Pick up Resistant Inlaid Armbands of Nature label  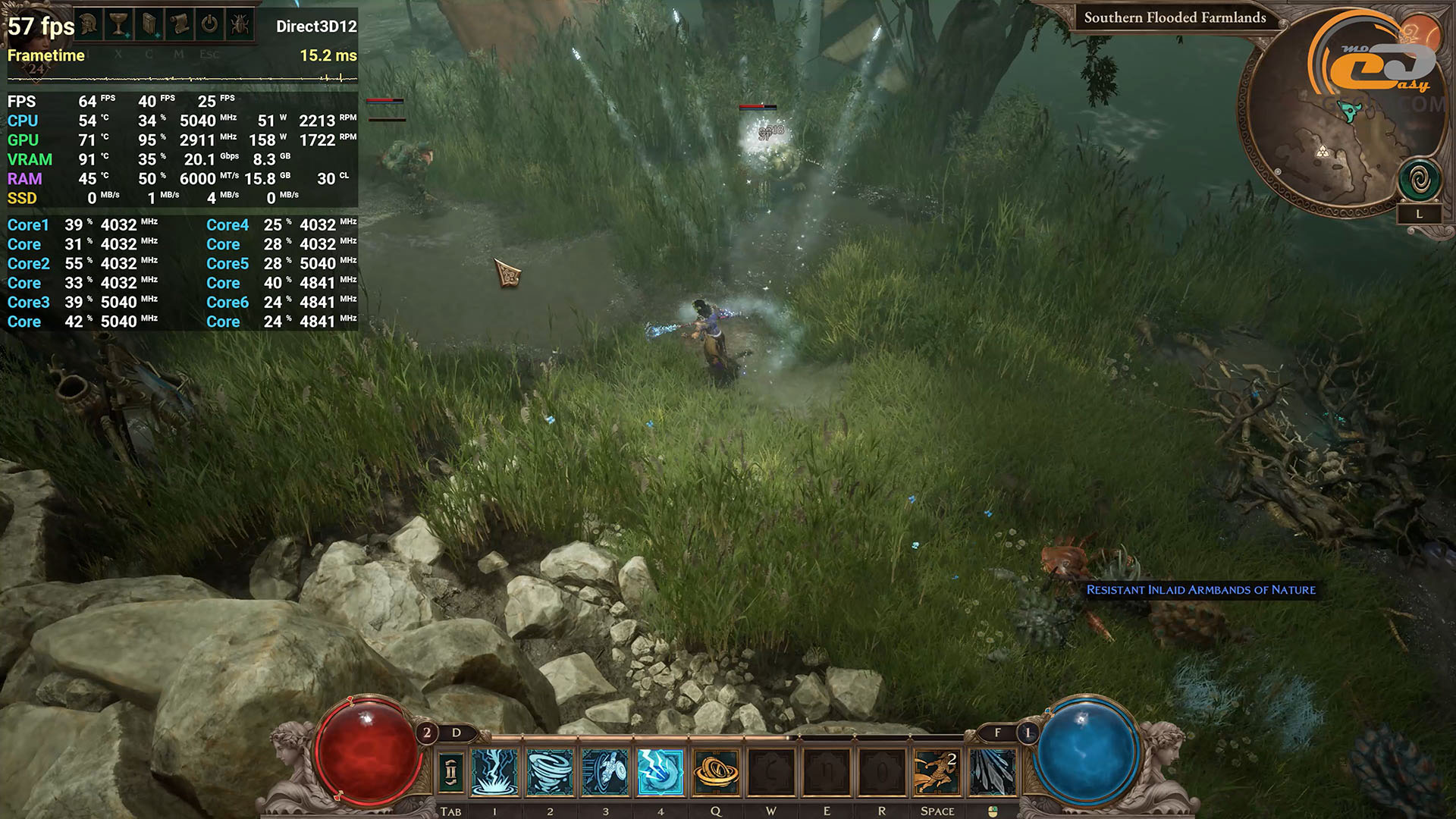(x=1200, y=590)
